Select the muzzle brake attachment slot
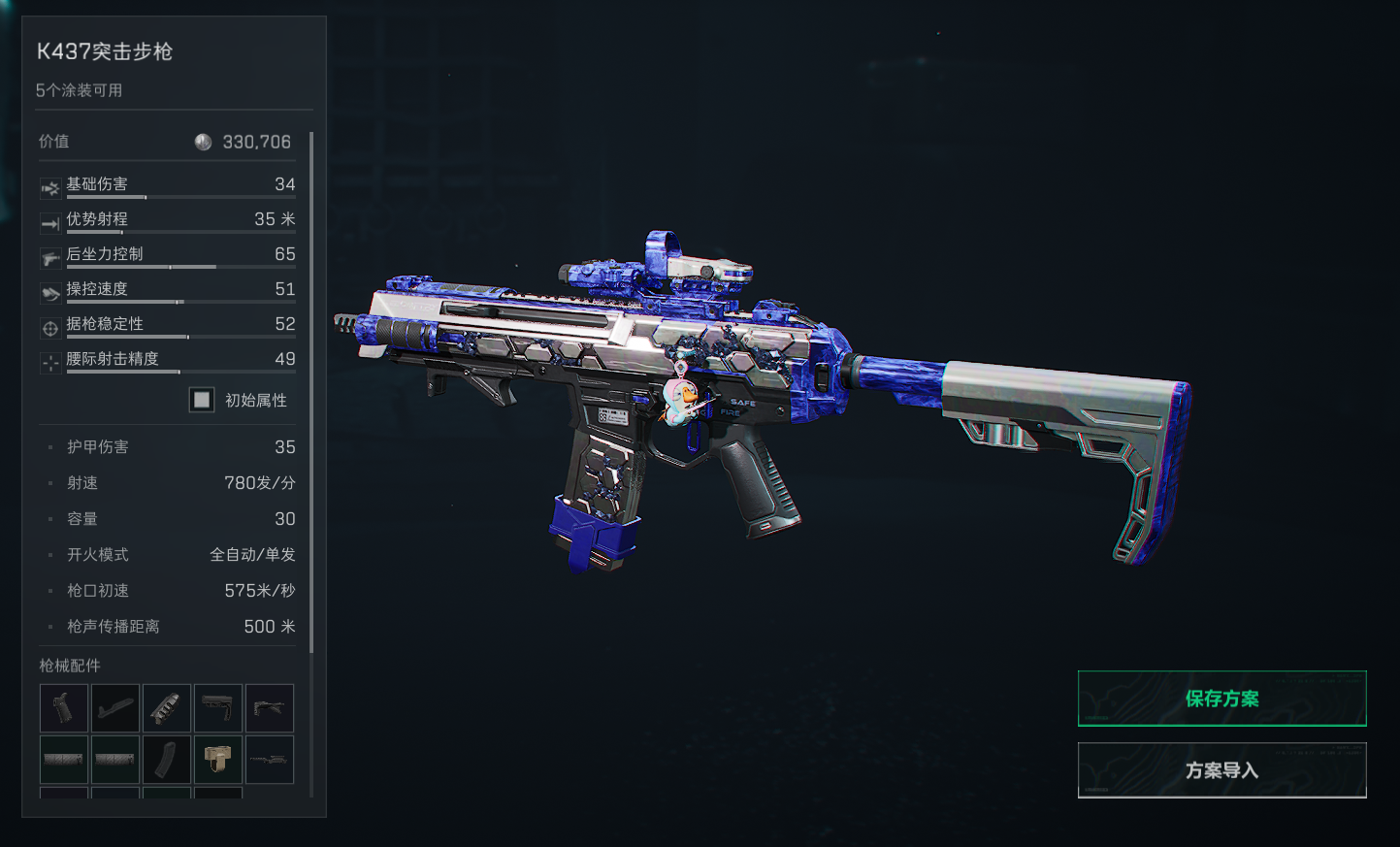Viewport: 1400px width, 847px height. (167, 707)
